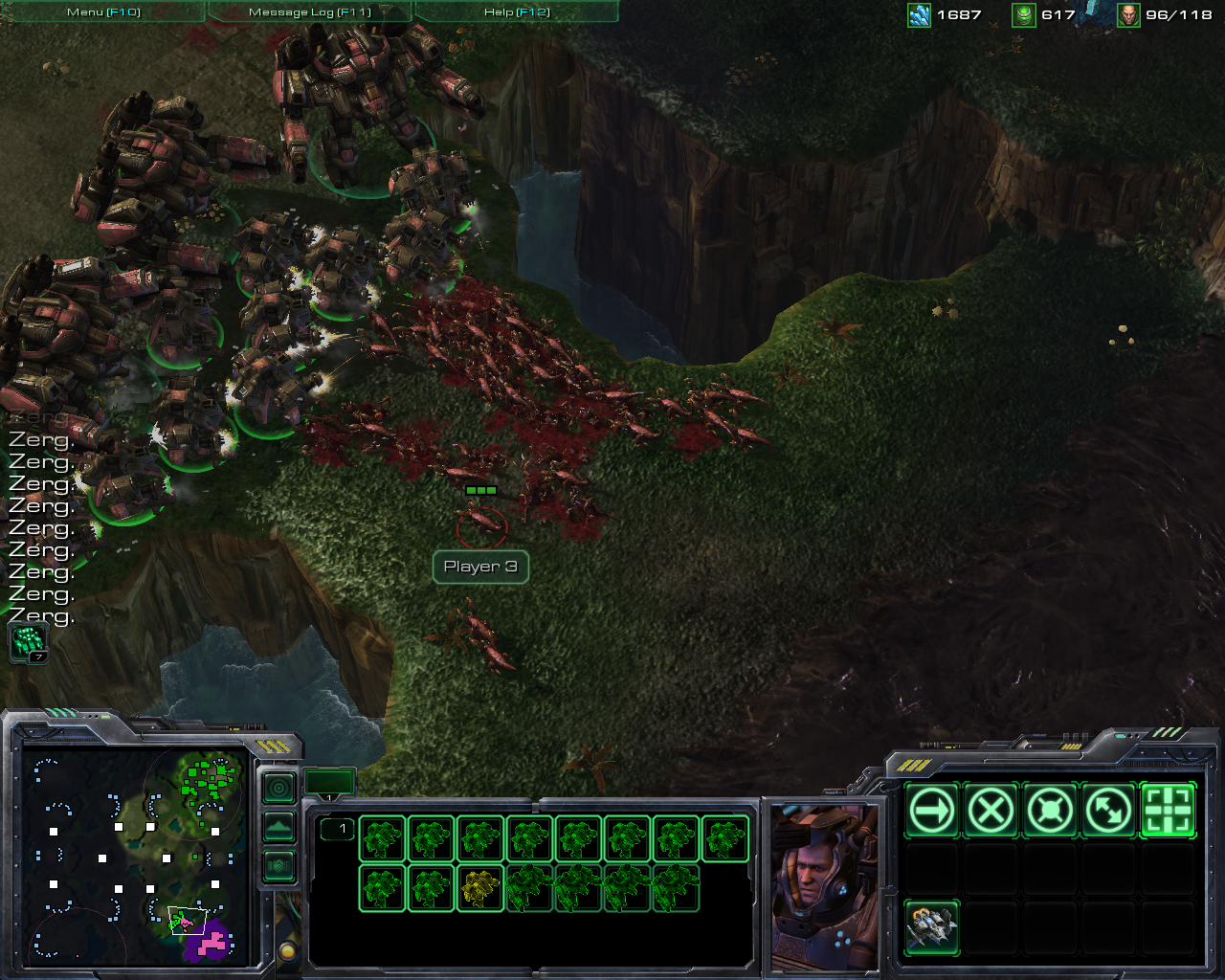Select the Move command
1225x980 pixels.
932,811
